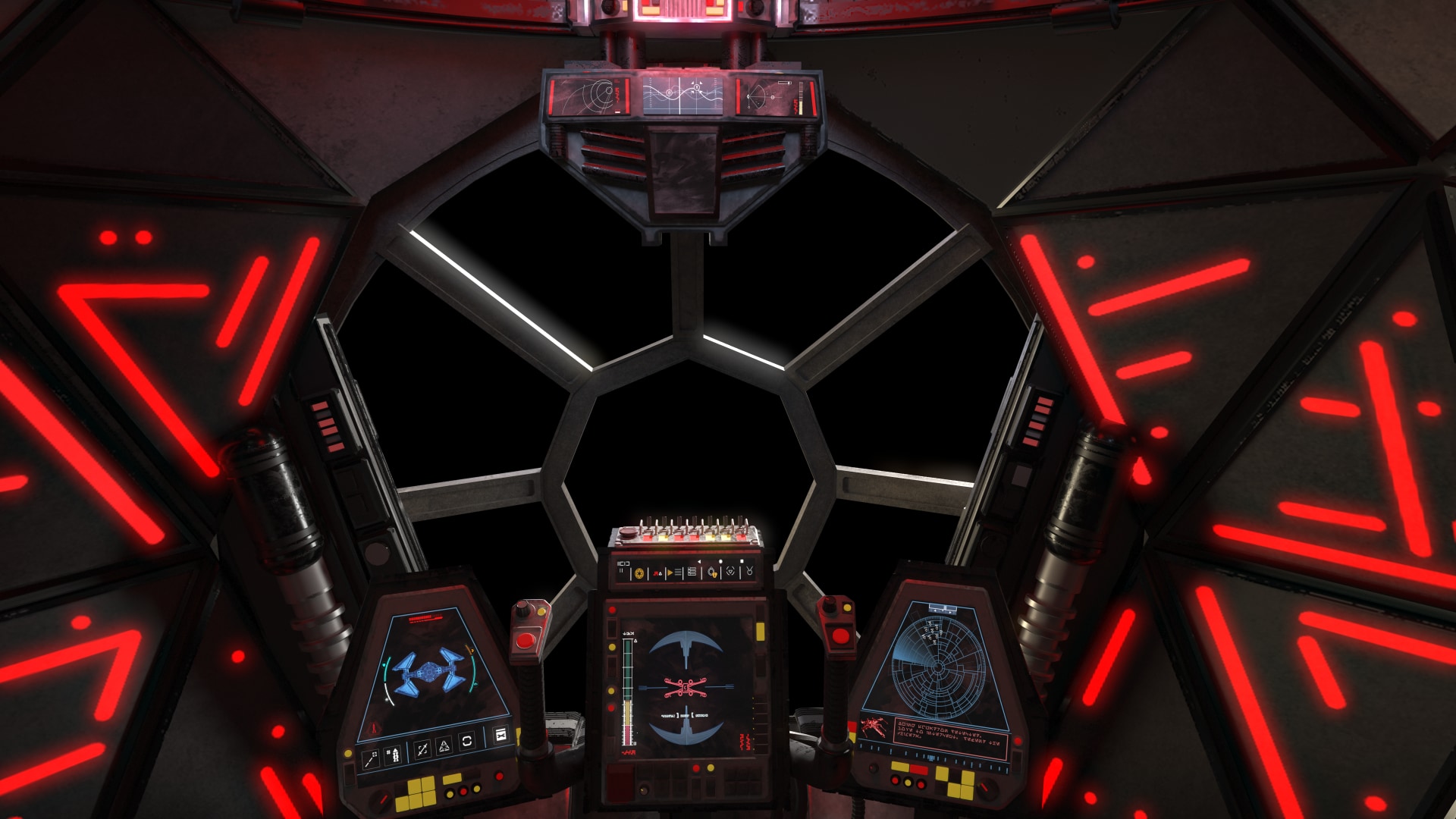Screen dimensions: 1456x819
Task: Click the Imperial crest icon
Action: [639, 573]
